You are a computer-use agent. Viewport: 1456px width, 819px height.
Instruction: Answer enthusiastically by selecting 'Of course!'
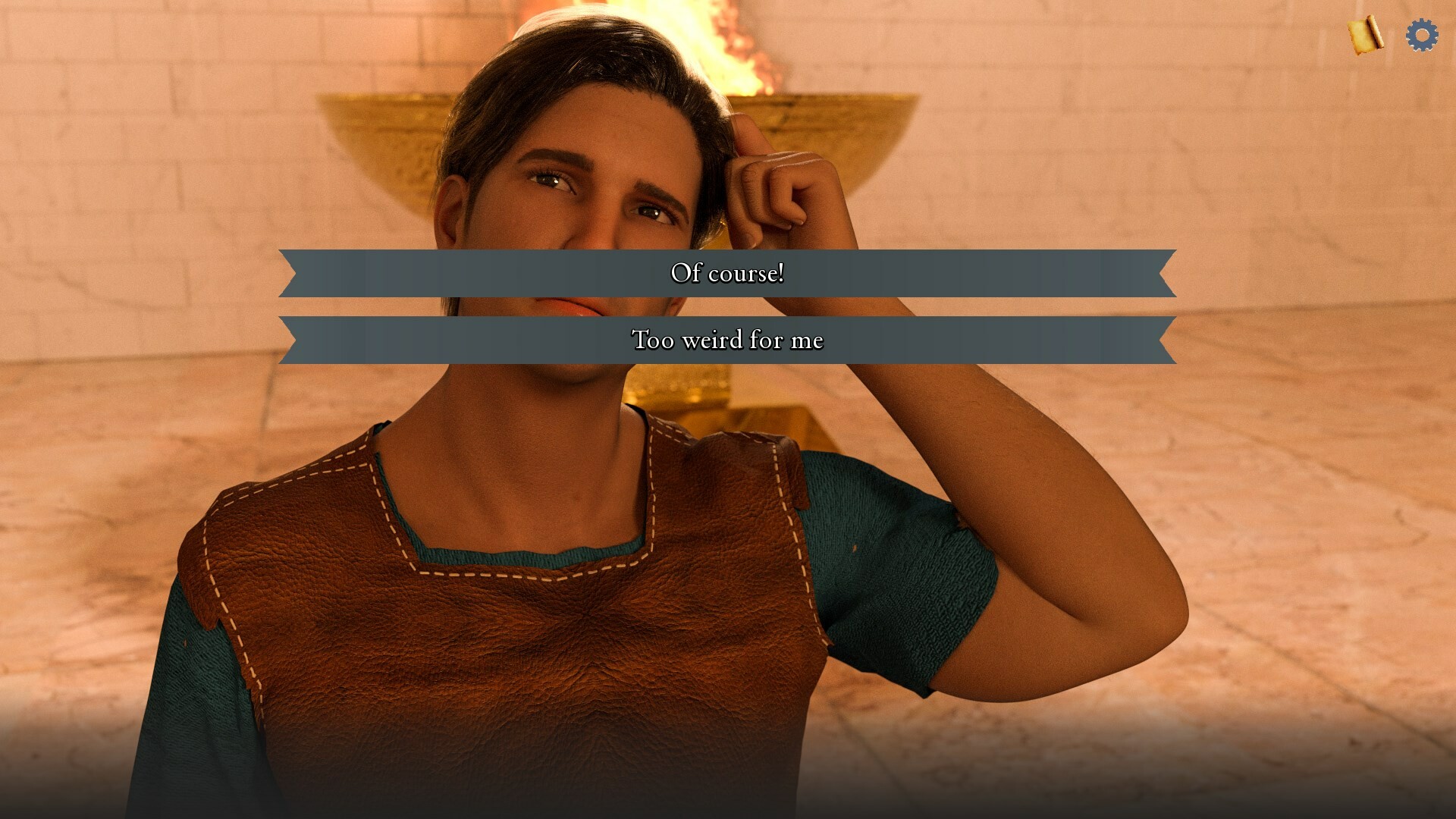[727, 275]
